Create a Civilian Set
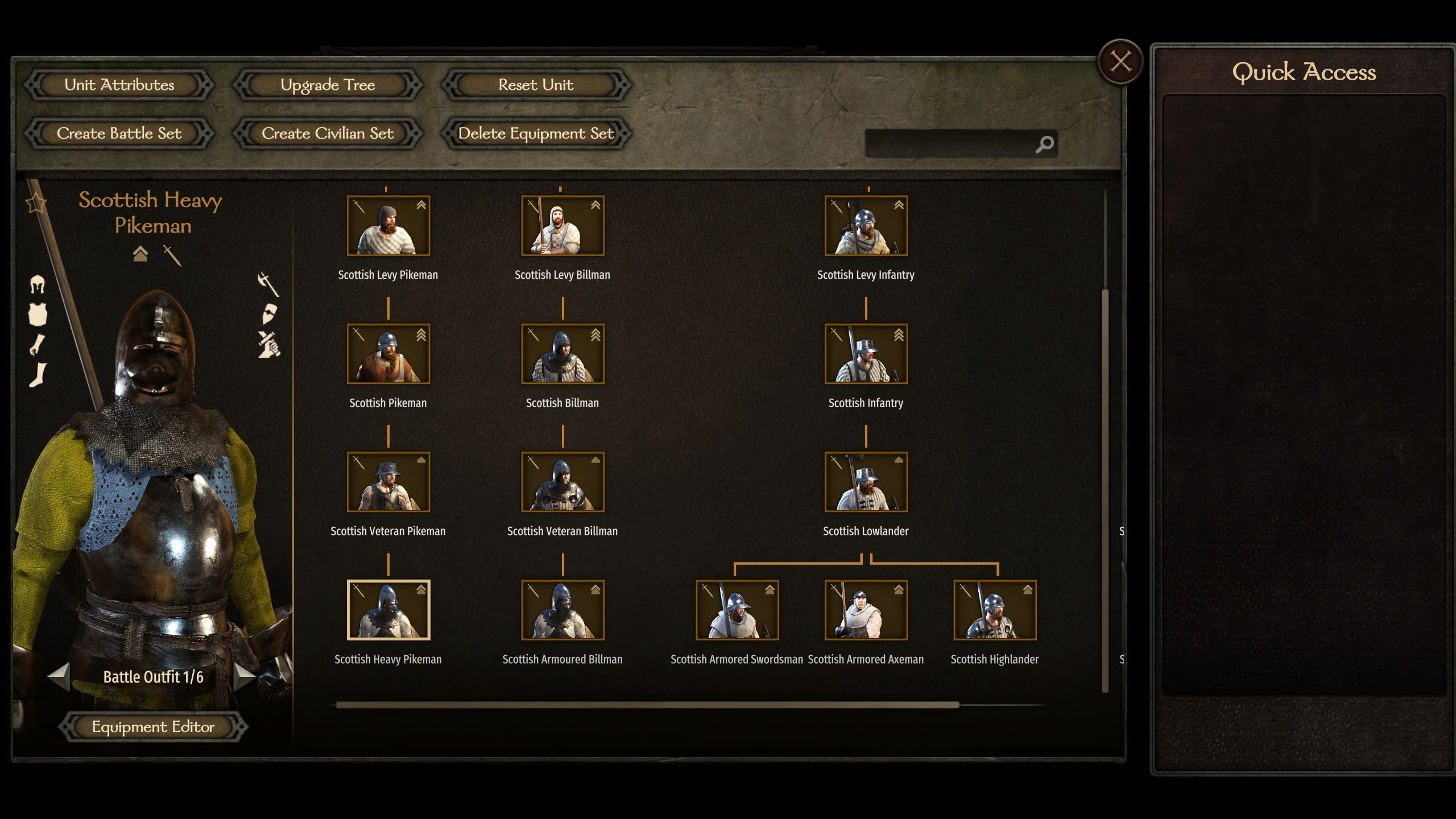 tap(328, 133)
